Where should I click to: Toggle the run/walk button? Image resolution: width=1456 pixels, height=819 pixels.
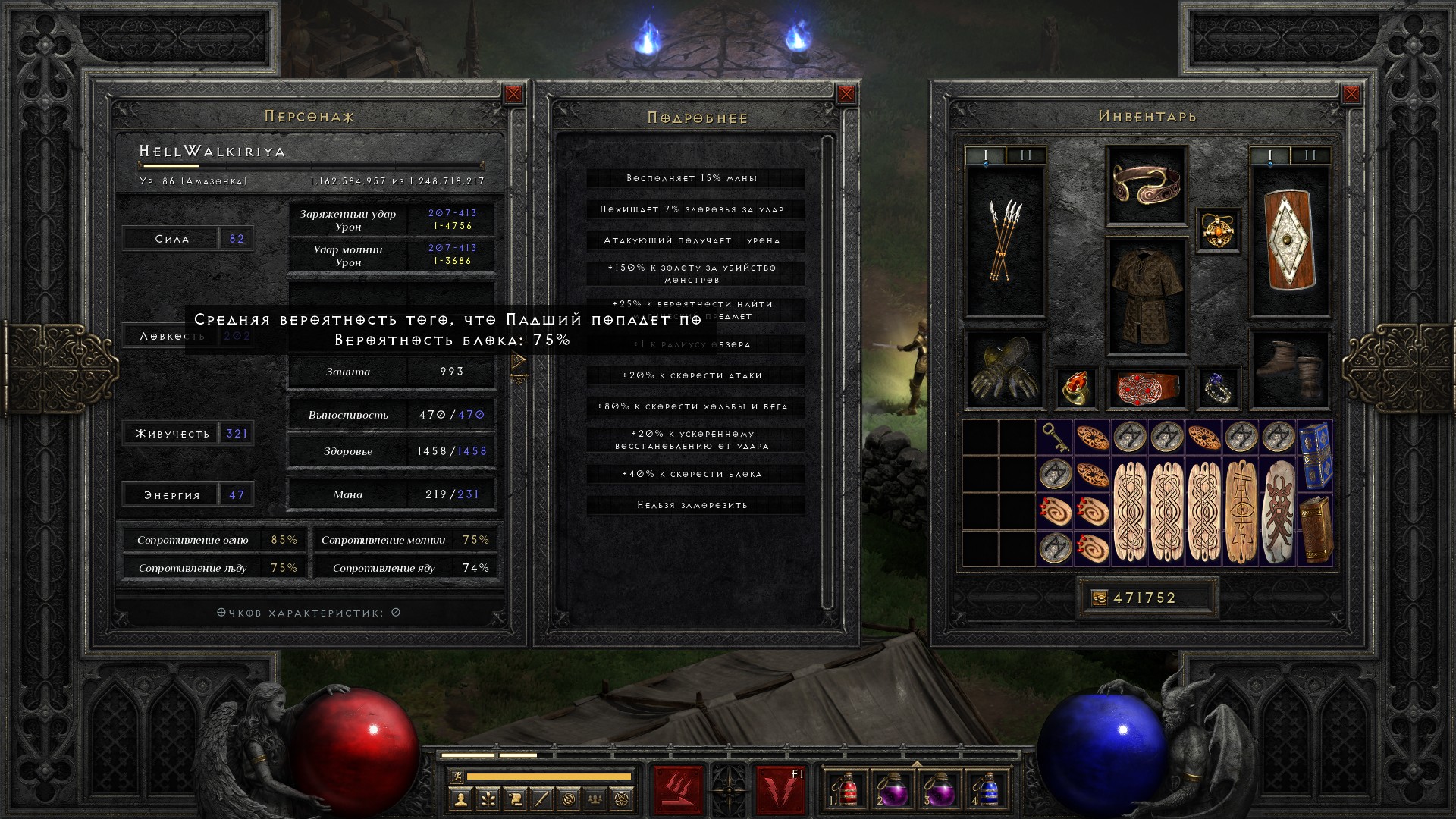coord(456,777)
